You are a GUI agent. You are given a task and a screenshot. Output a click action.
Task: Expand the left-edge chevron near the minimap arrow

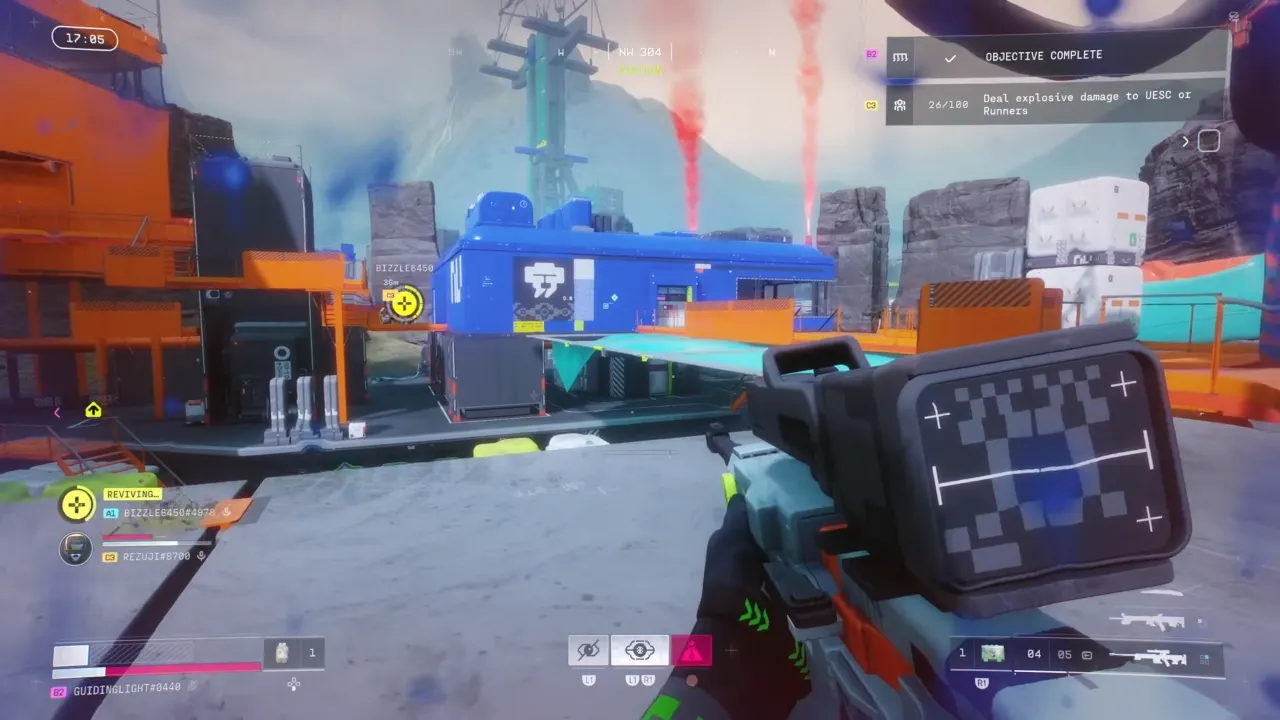(x=57, y=412)
